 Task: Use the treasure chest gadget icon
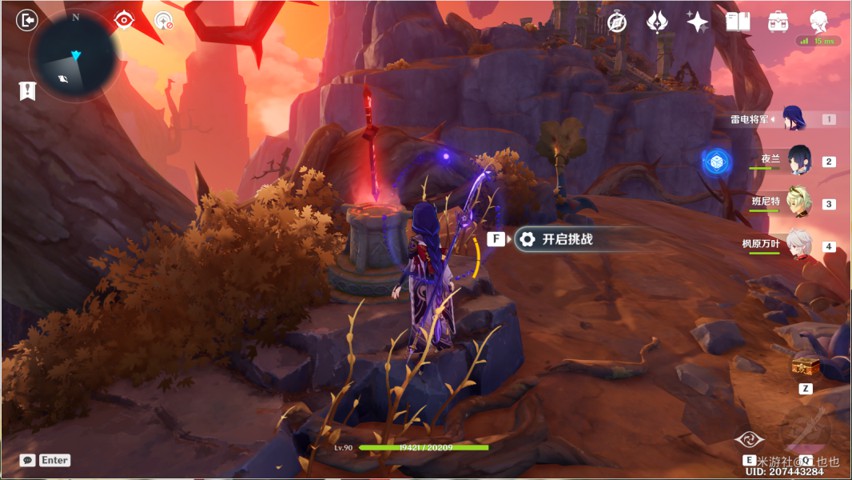tap(805, 367)
